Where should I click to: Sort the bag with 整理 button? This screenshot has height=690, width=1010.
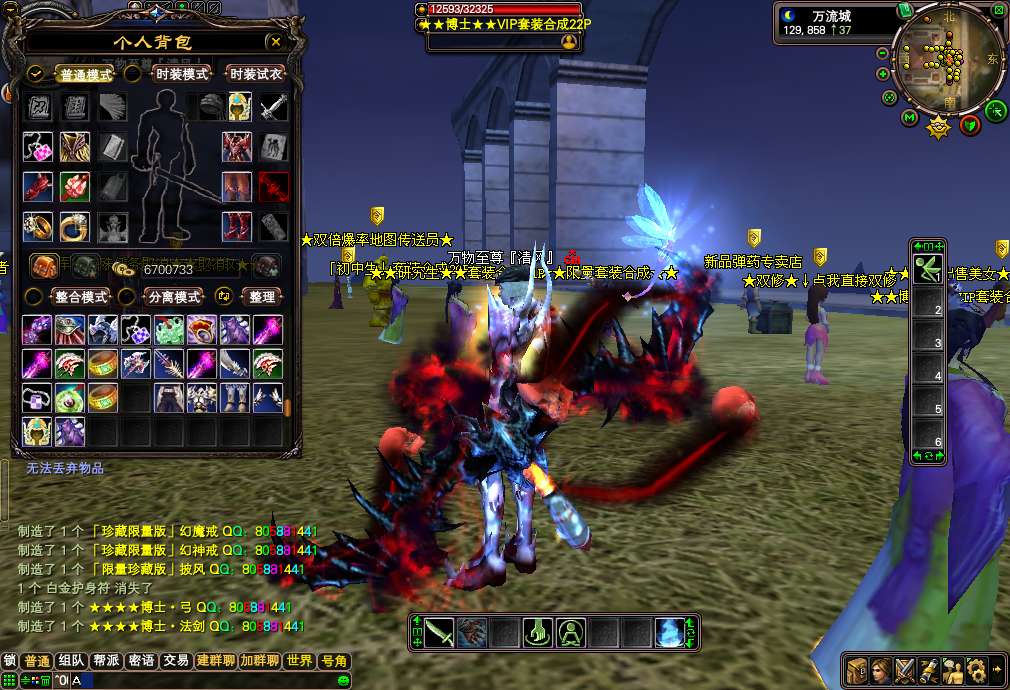[262, 297]
